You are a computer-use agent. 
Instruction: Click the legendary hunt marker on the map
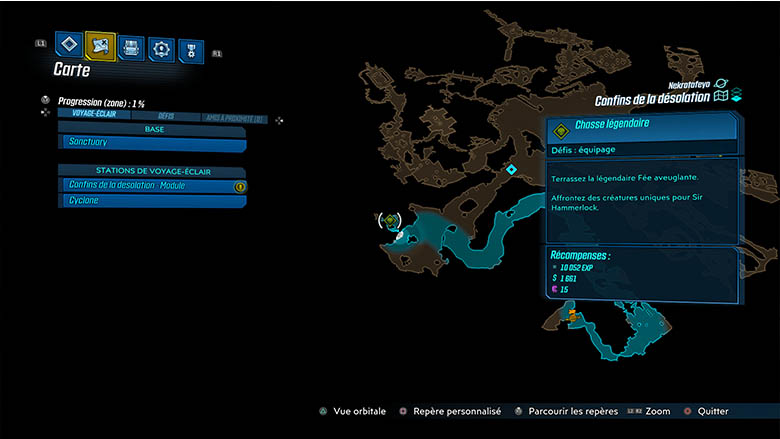click(x=391, y=220)
